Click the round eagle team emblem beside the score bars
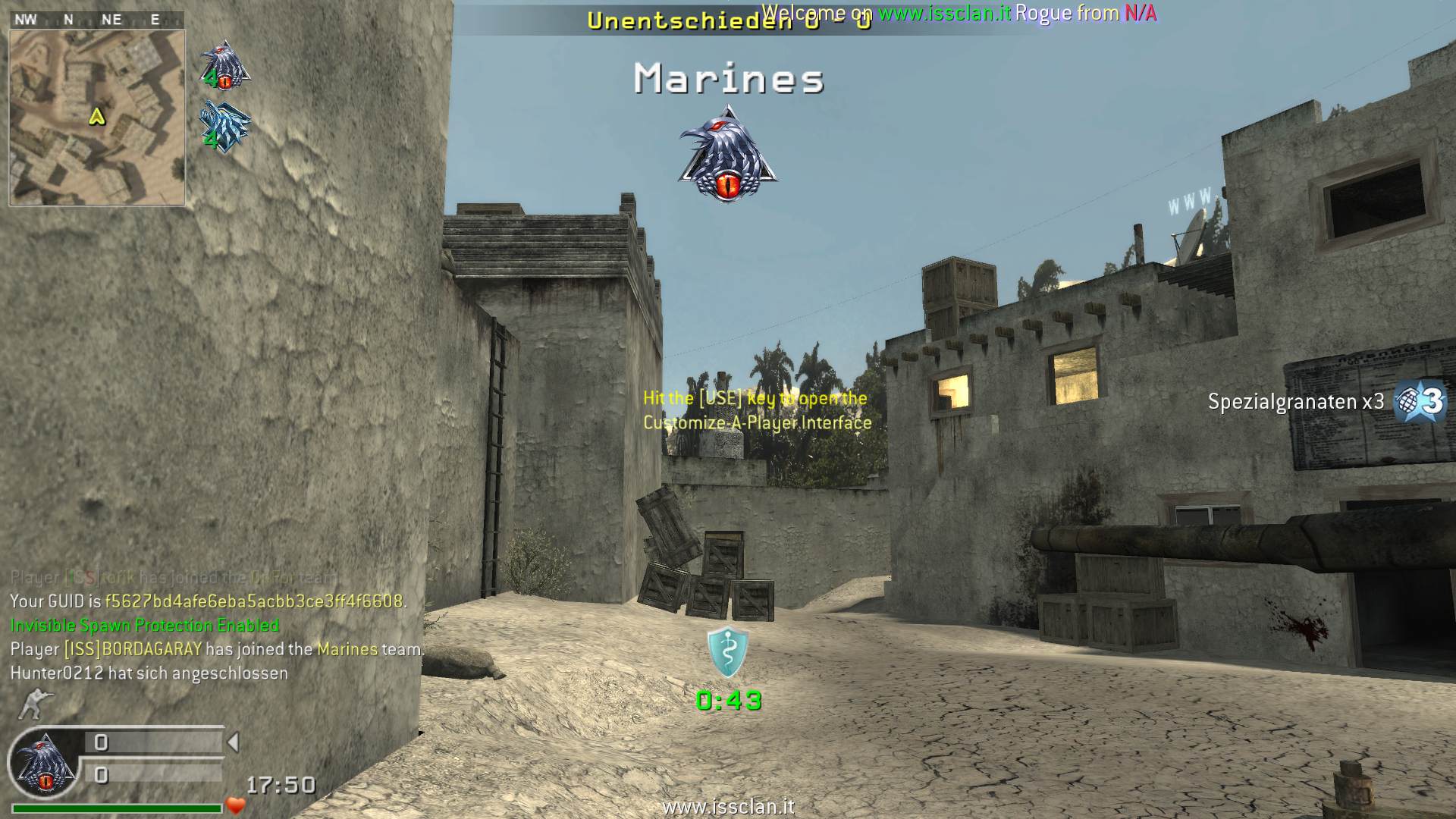Viewport: 1456px width, 819px height. (45, 762)
